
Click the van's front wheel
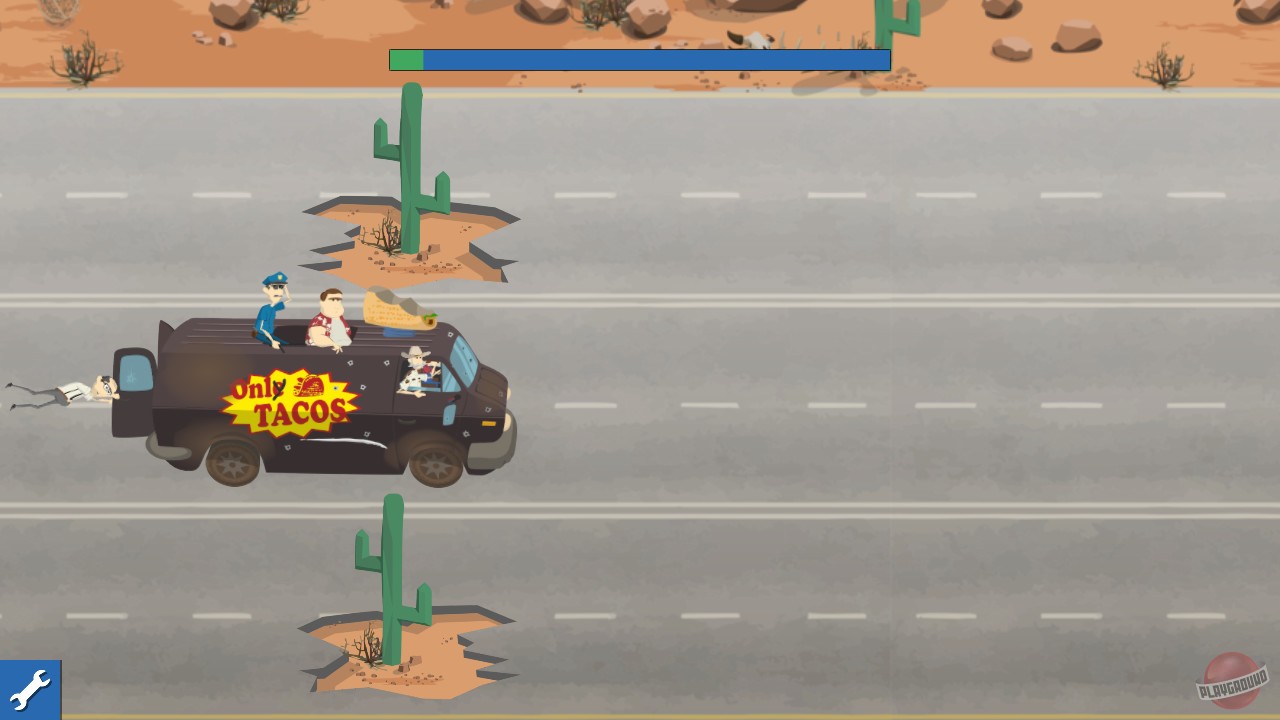pyautogui.click(x=437, y=463)
